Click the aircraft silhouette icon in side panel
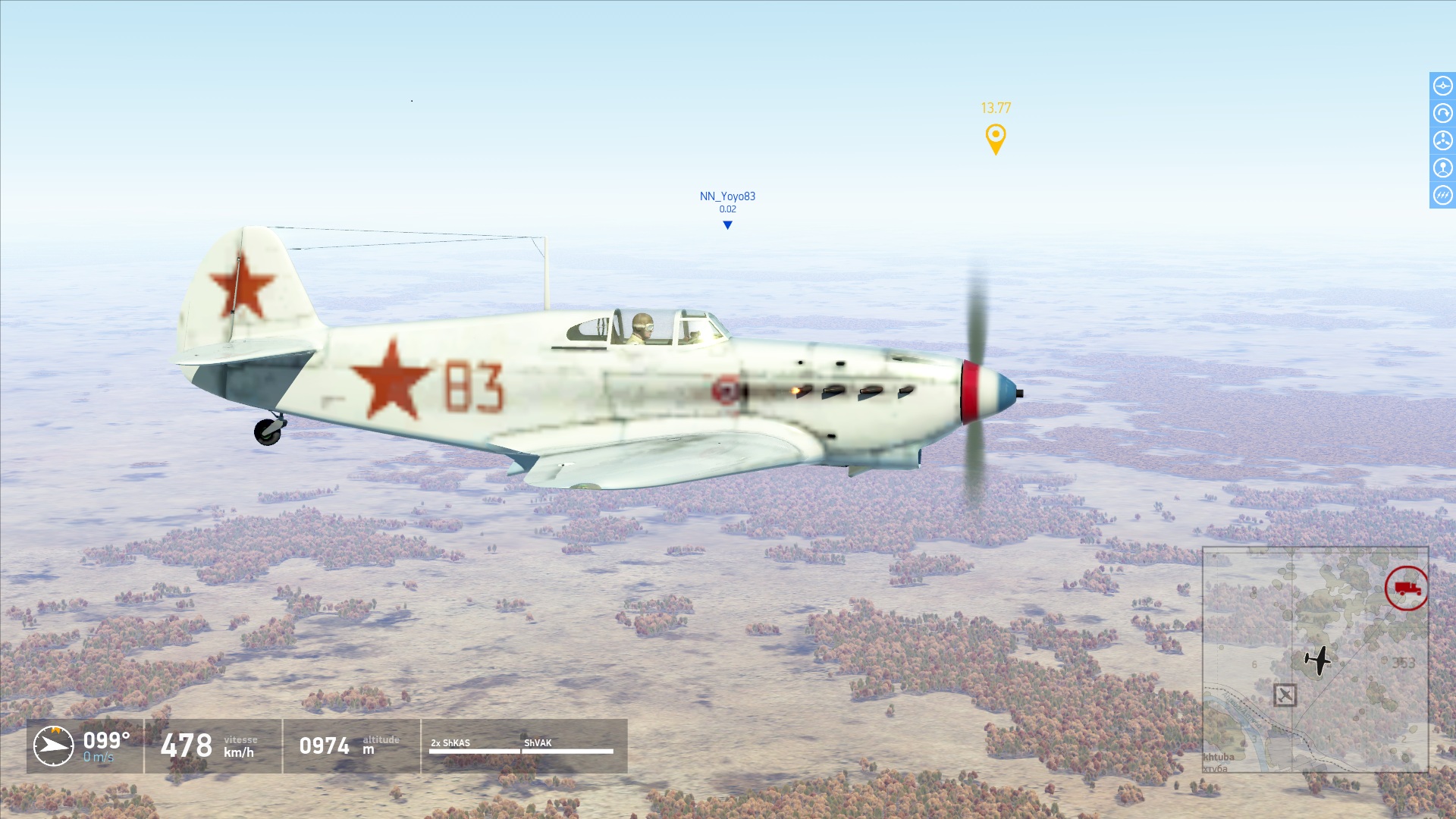 1442,86
